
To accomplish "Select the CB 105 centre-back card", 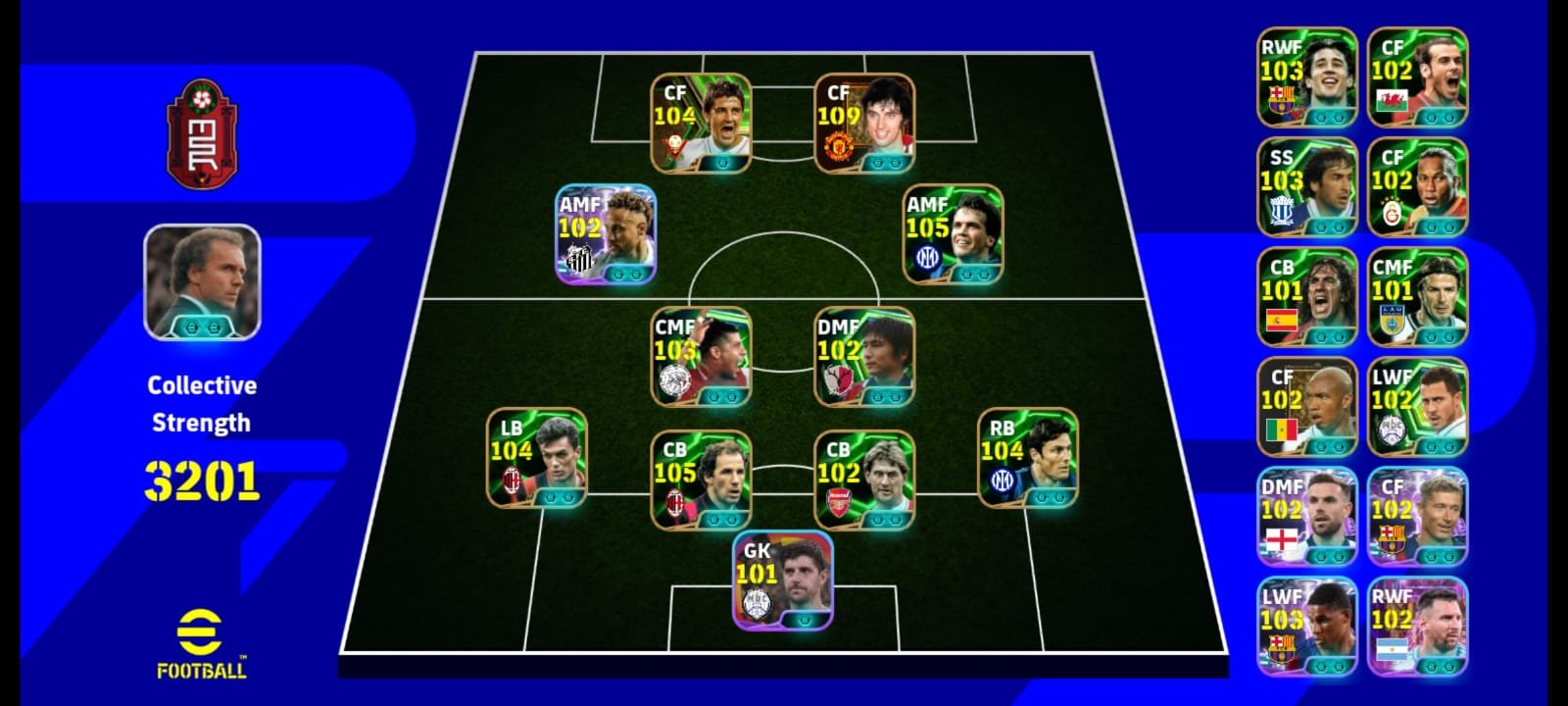I will tap(701, 479).
